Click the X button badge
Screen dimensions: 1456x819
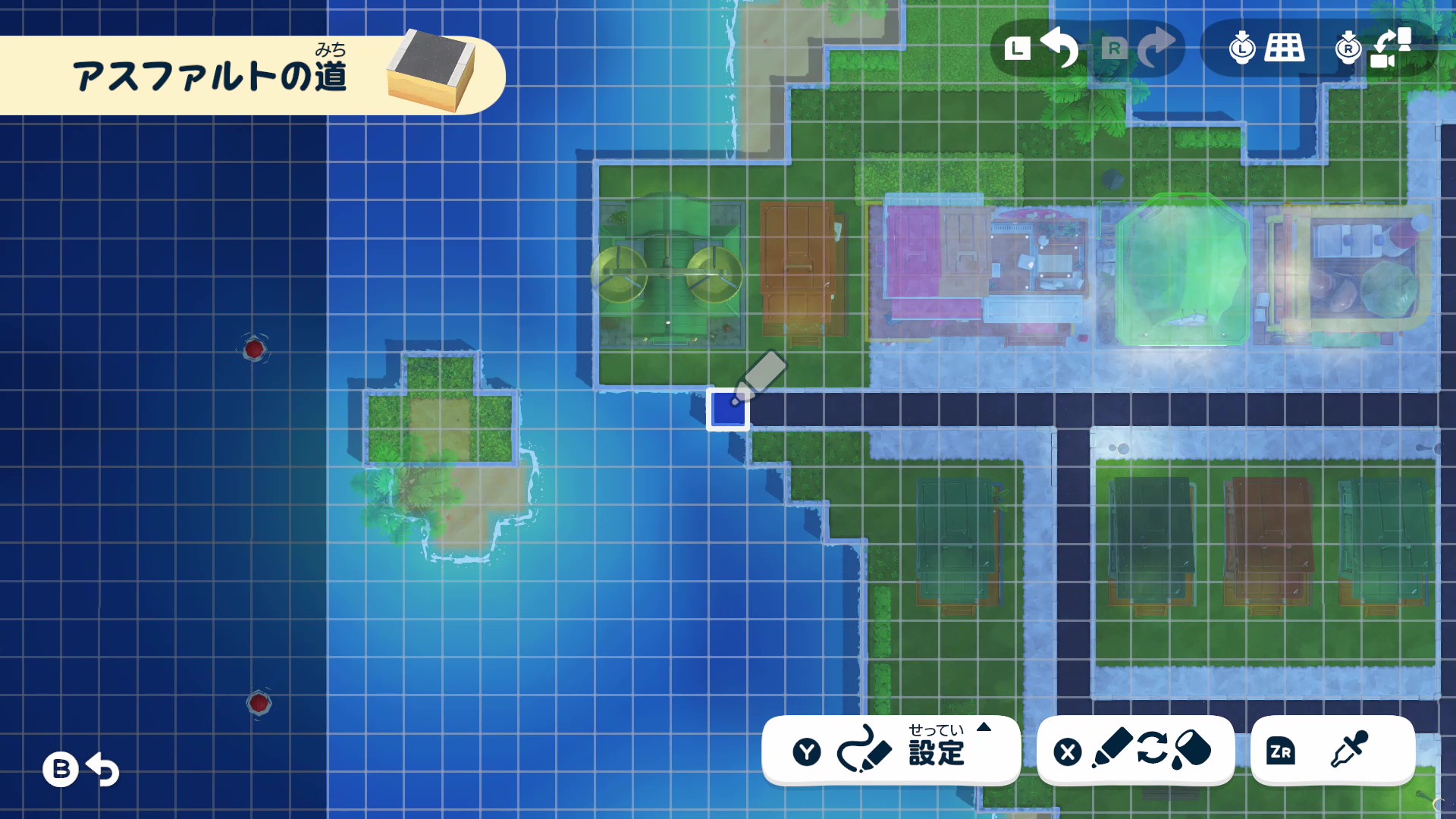click(x=1067, y=752)
